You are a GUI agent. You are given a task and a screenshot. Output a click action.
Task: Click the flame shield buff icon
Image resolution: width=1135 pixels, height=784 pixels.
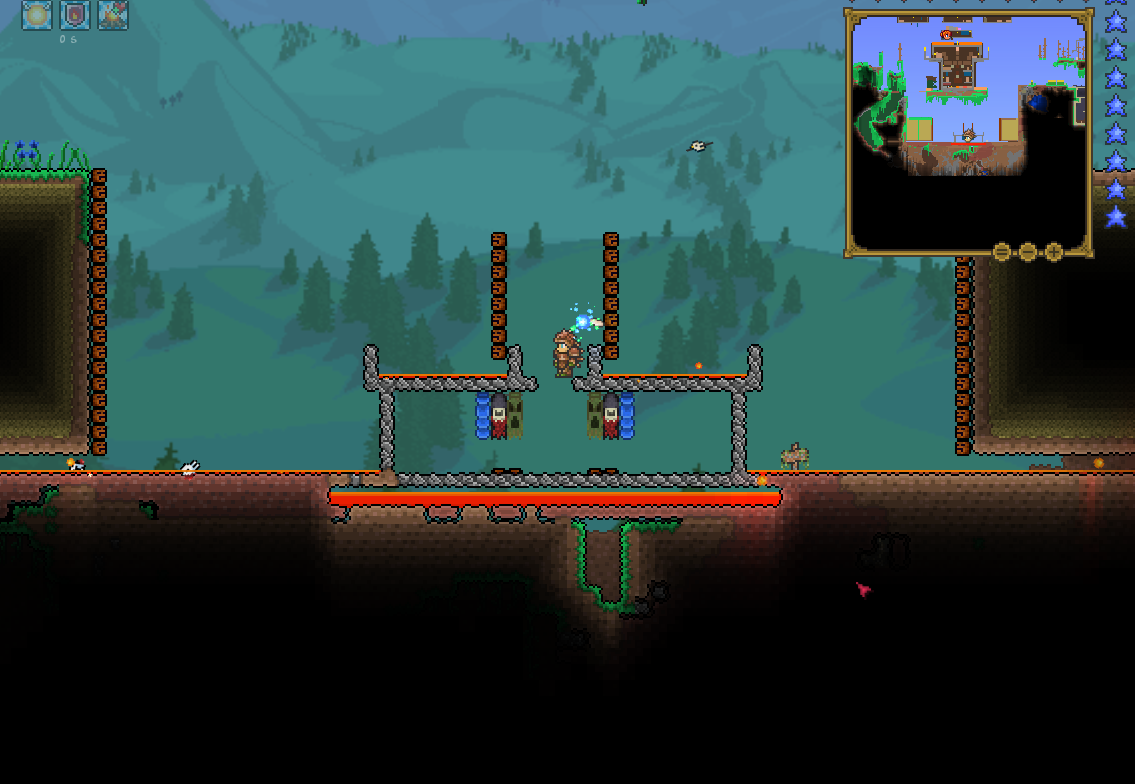[x=75, y=15]
